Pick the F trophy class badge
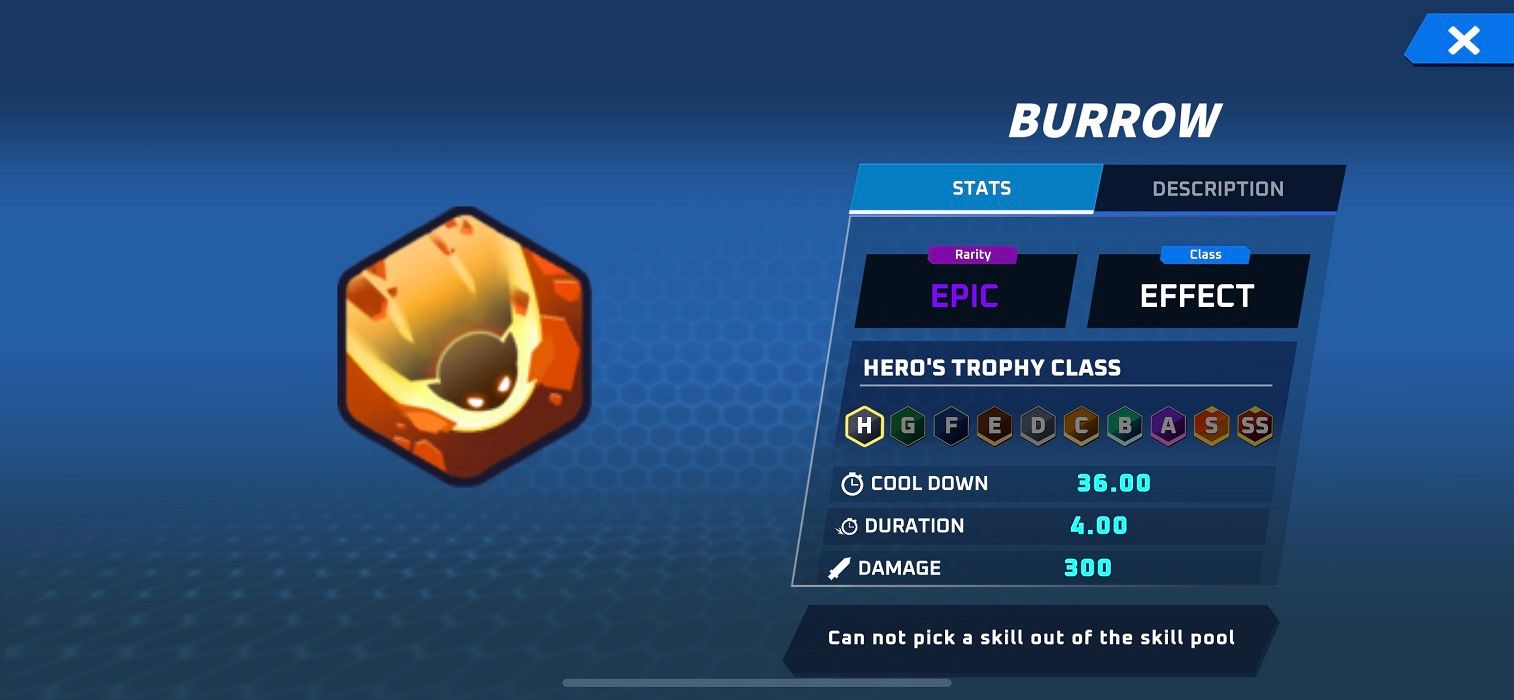 951,427
